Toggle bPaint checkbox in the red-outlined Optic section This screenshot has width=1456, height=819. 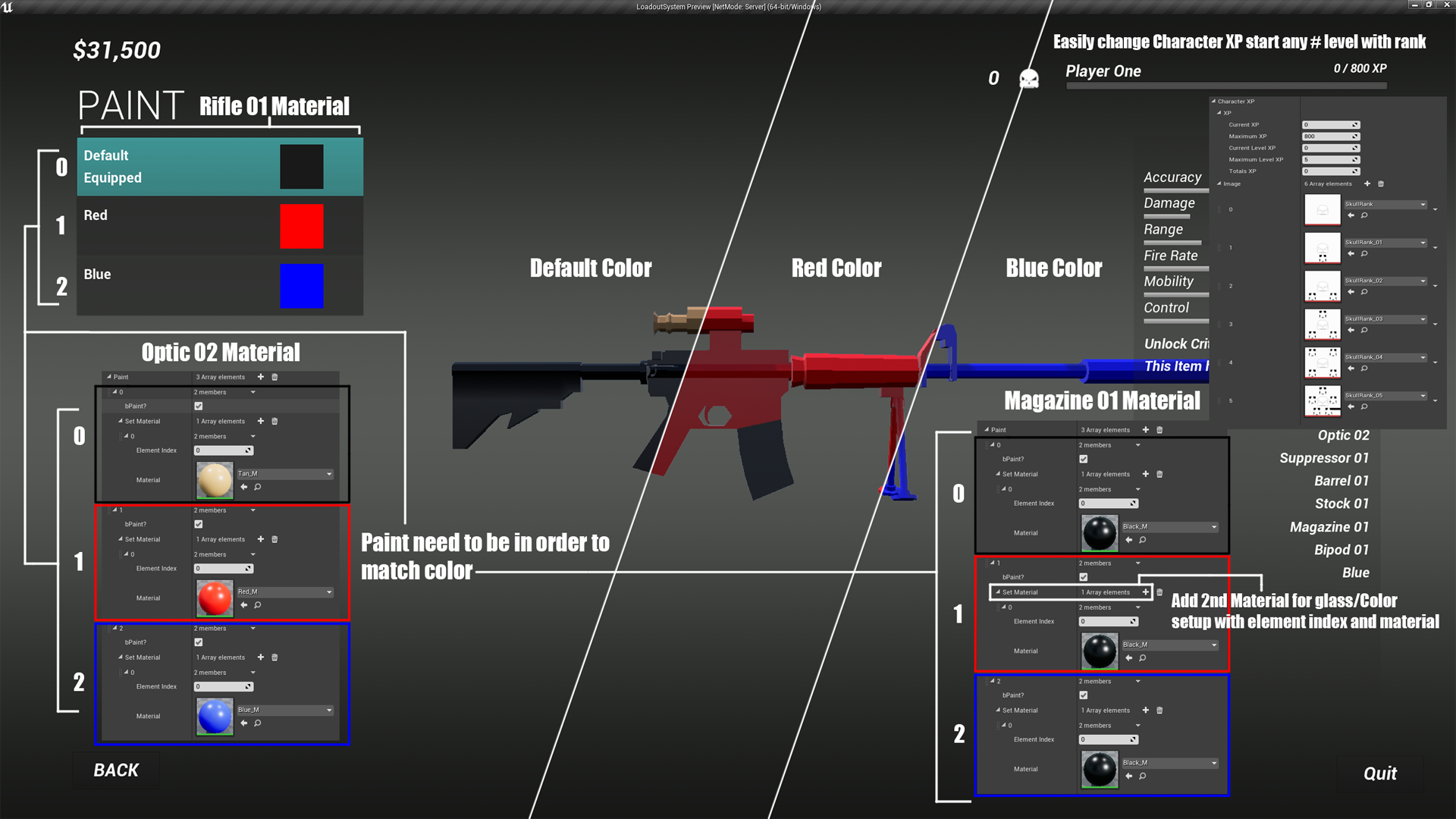click(198, 524)
